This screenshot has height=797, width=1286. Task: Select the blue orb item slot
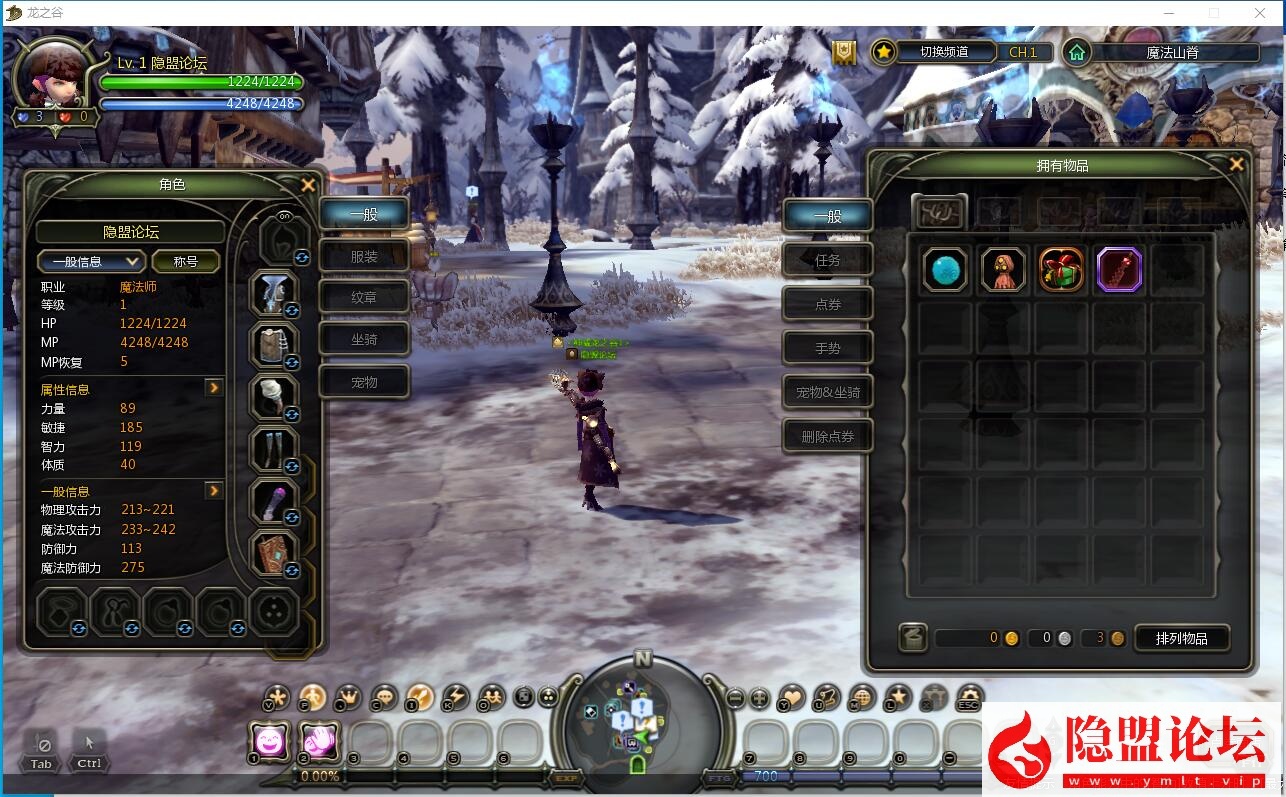pyautogui.click(x=945, y=270)
